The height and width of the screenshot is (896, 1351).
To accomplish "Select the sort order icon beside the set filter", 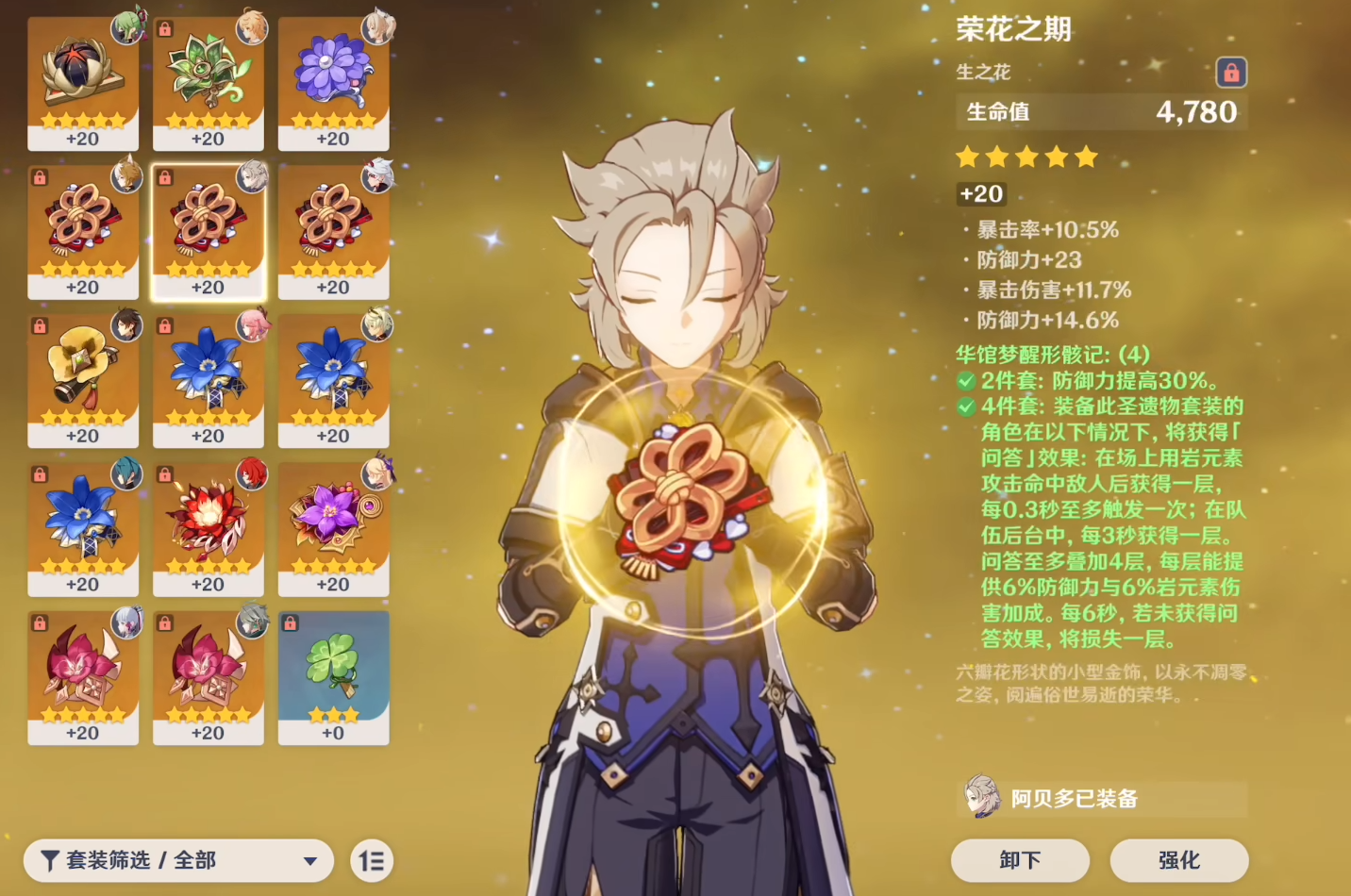I will coord(371,860).
